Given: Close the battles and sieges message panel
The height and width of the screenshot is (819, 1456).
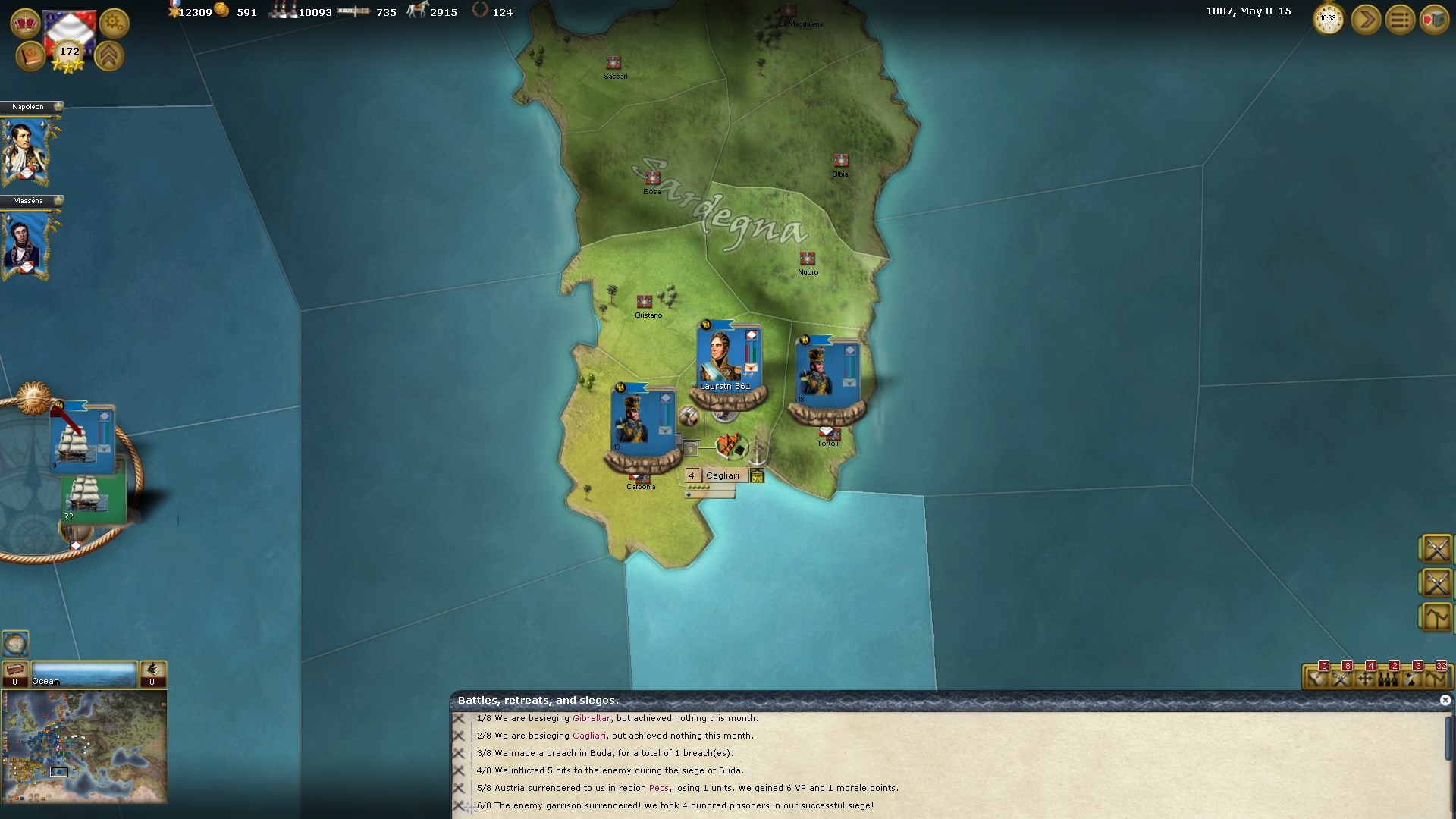Looking at the screenshot, I should point(1445,700).
